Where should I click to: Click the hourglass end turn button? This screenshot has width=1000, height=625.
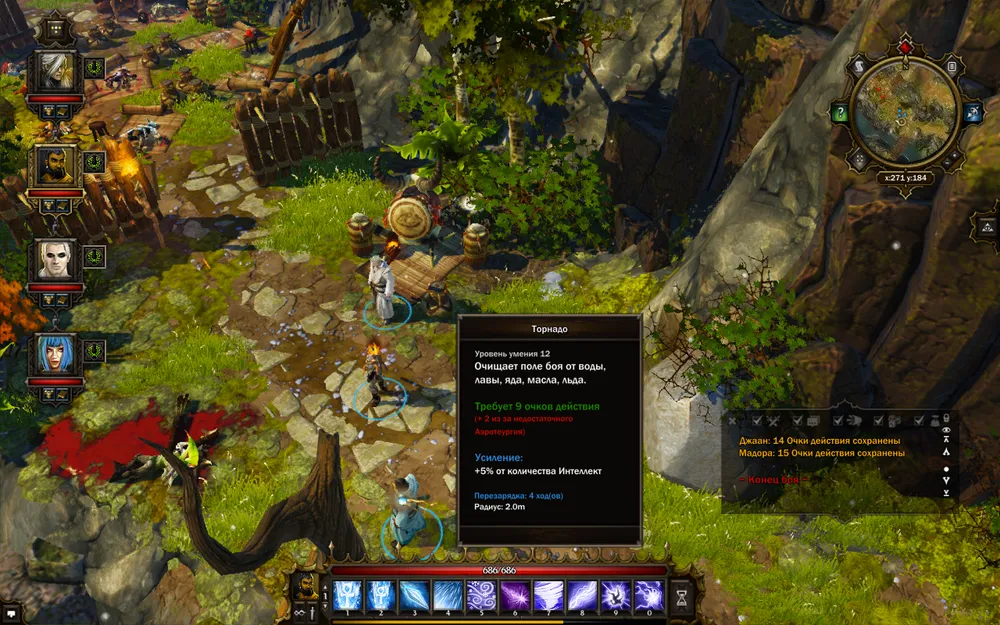682,596
